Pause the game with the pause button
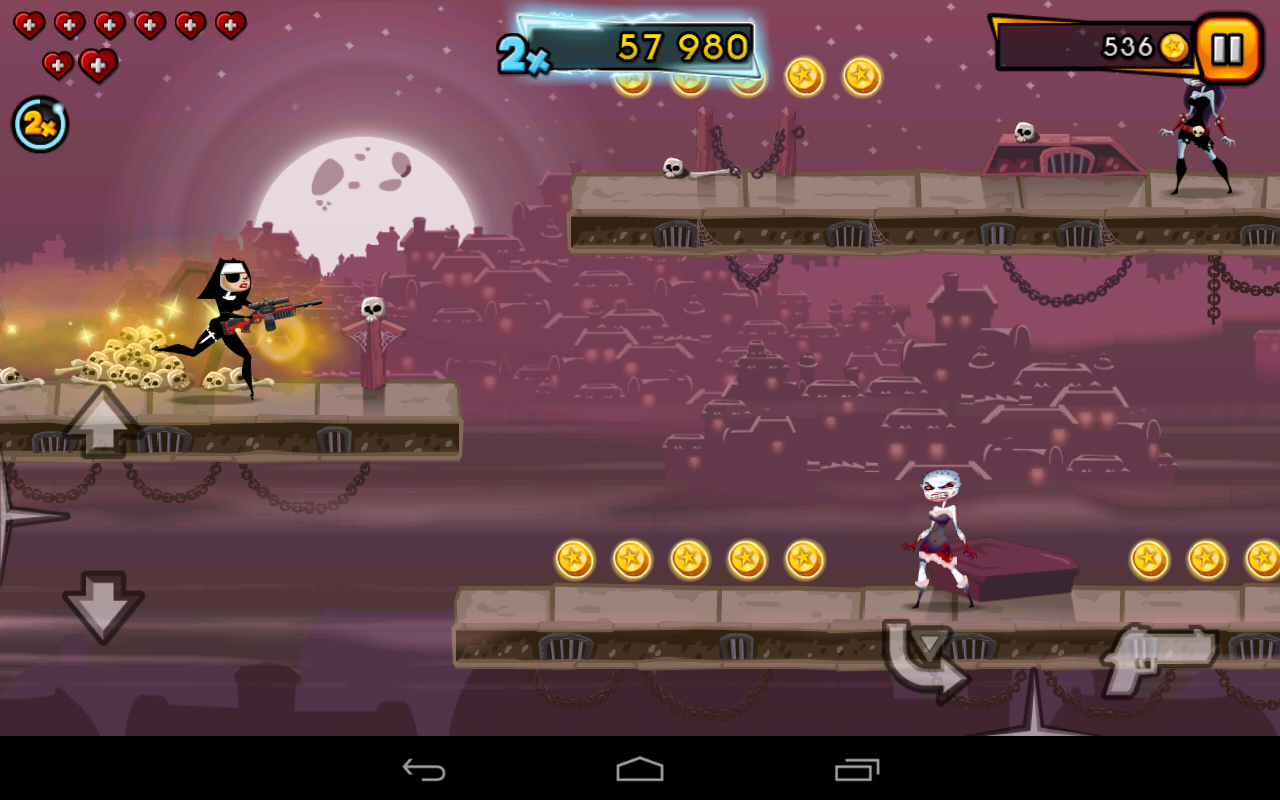This screenshot has width=1280, height=800. [1227, 46]
